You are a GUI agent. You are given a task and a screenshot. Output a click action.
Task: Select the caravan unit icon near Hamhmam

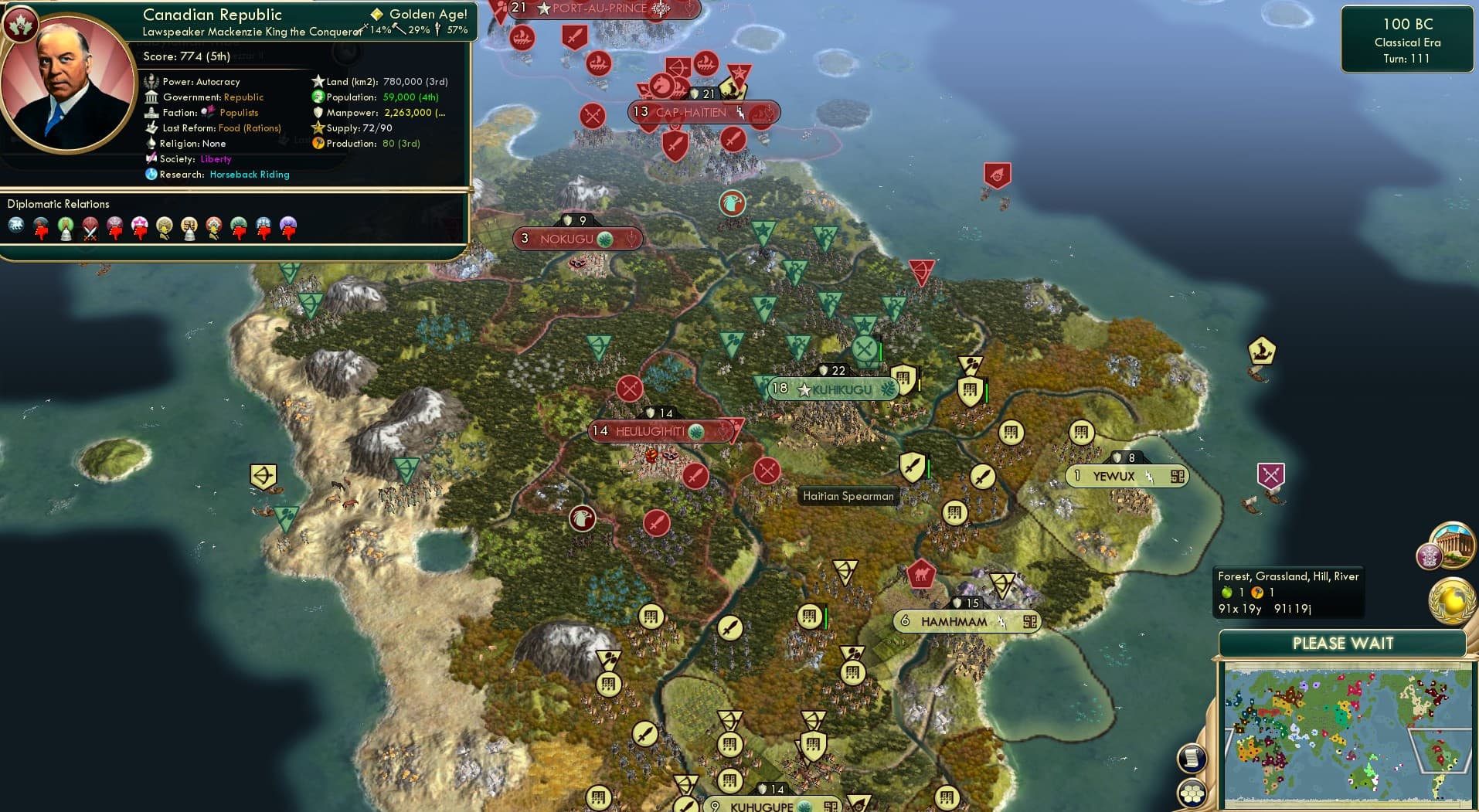coord(923,575)
